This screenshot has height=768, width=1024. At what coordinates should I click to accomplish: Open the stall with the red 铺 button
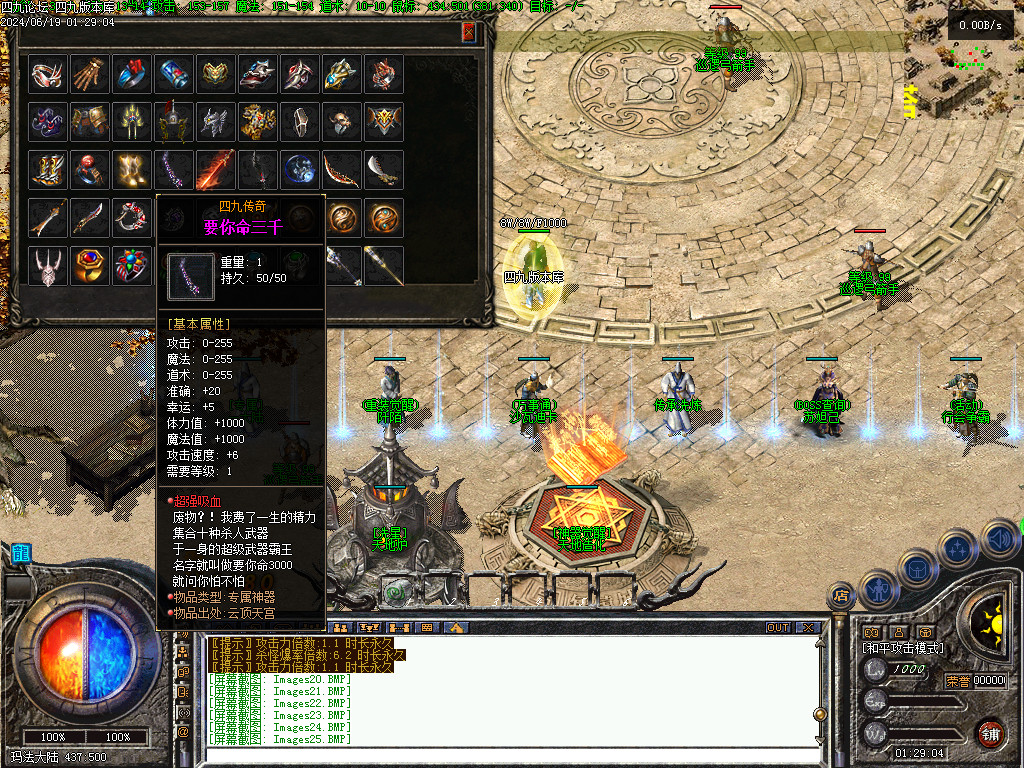[991, 733]
